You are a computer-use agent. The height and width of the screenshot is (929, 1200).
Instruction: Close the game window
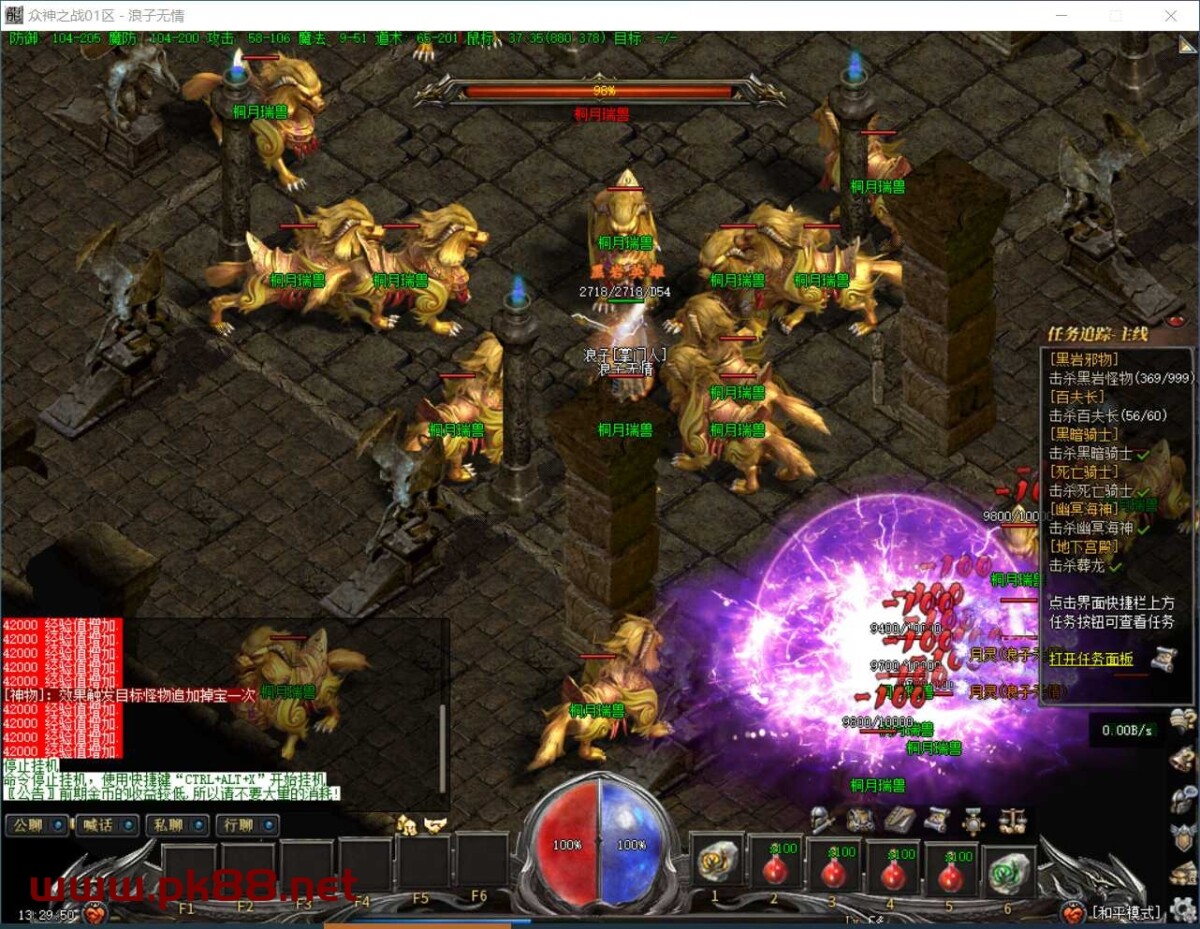(x=1171, y=15)
